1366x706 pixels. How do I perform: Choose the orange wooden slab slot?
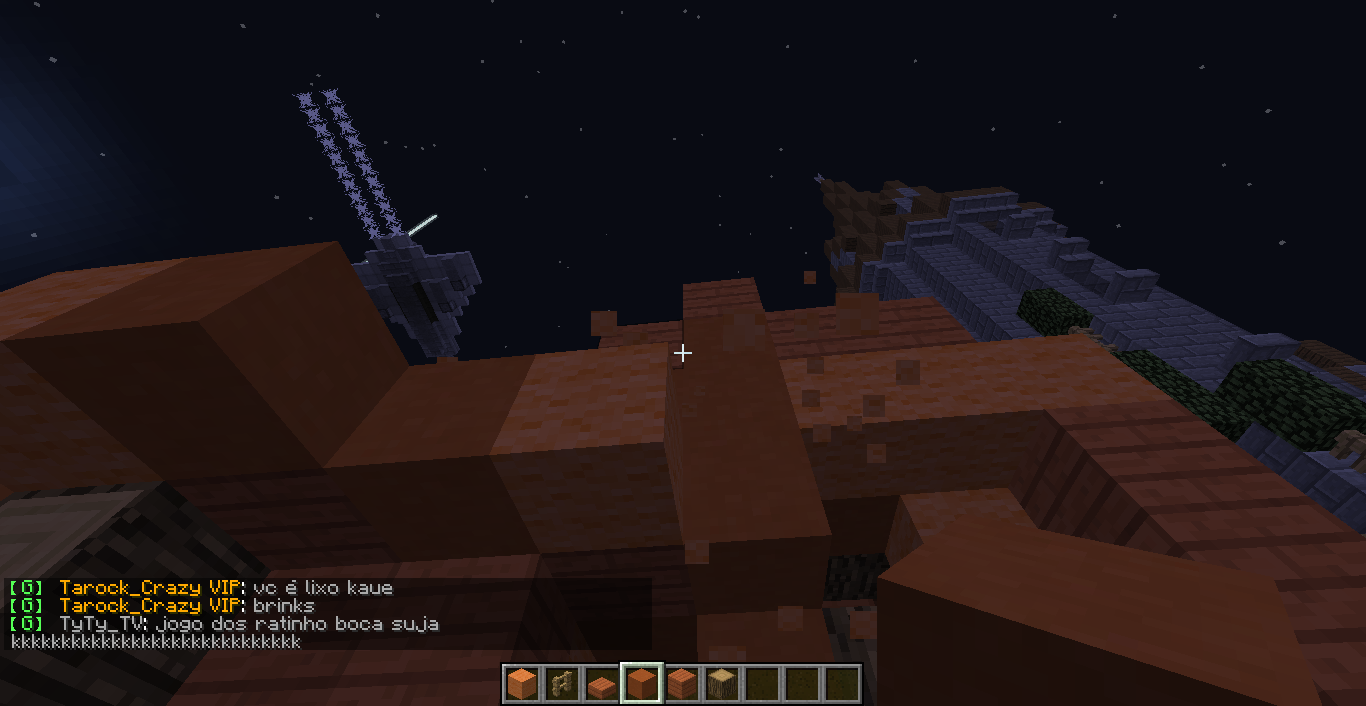click(x=601, y=684)
